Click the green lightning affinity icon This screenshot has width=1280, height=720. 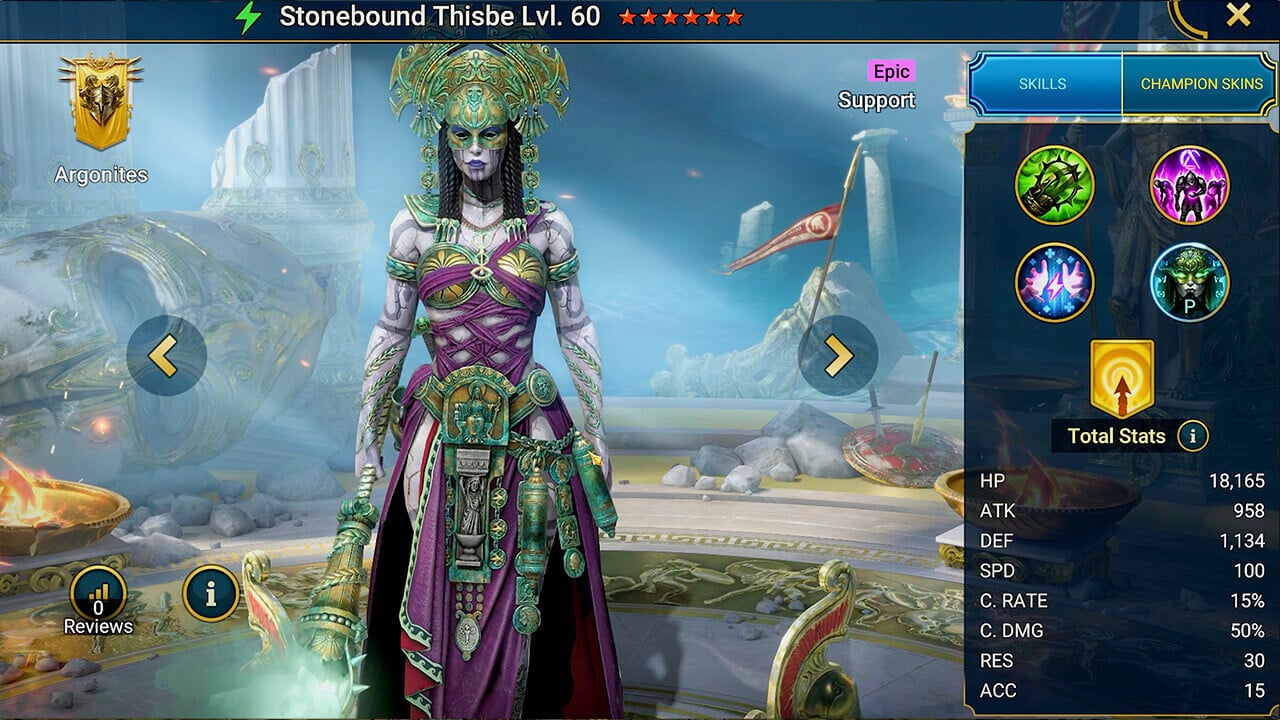point(247,17)
